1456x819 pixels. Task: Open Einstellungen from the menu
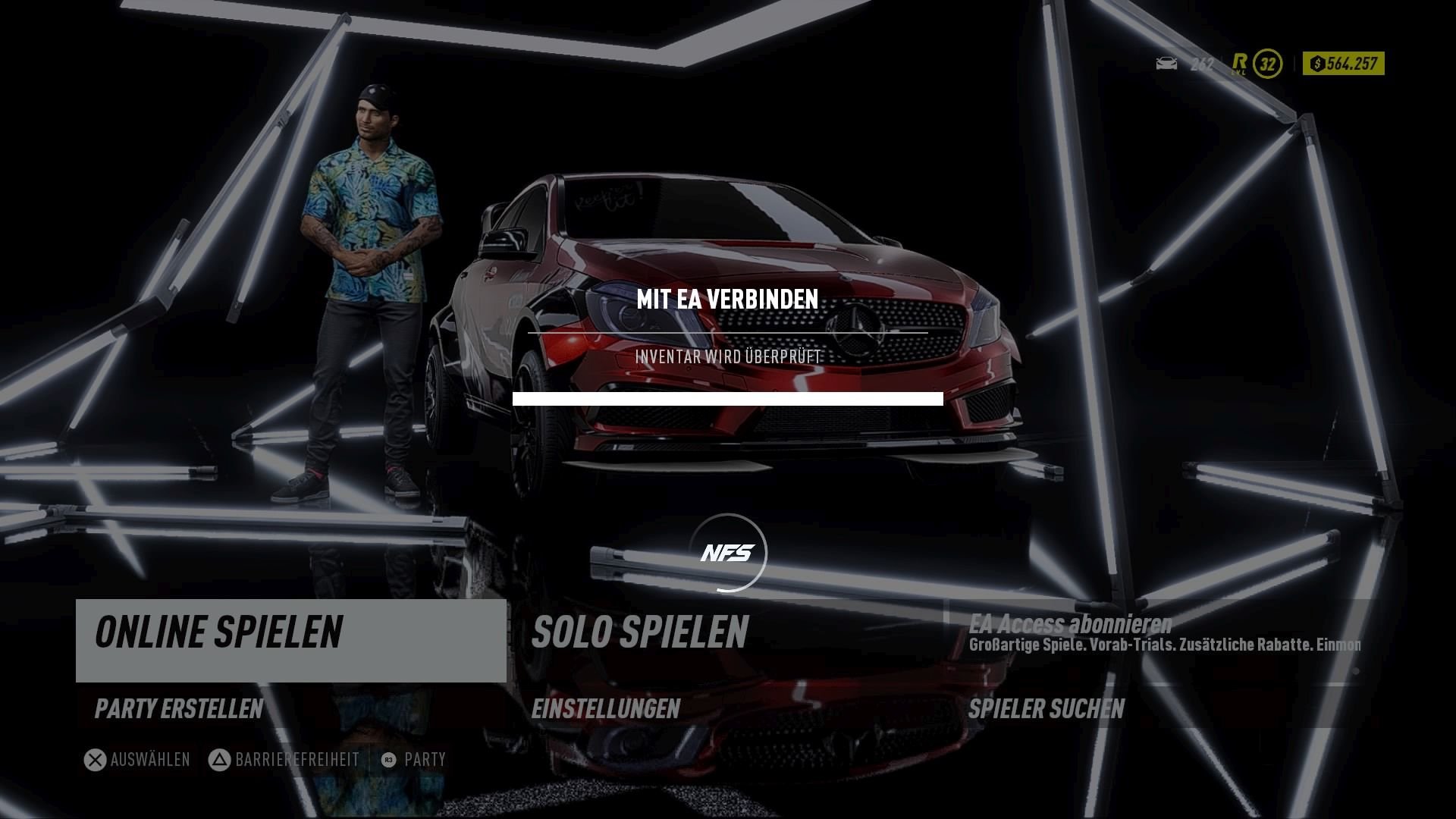tap(605, 711)
